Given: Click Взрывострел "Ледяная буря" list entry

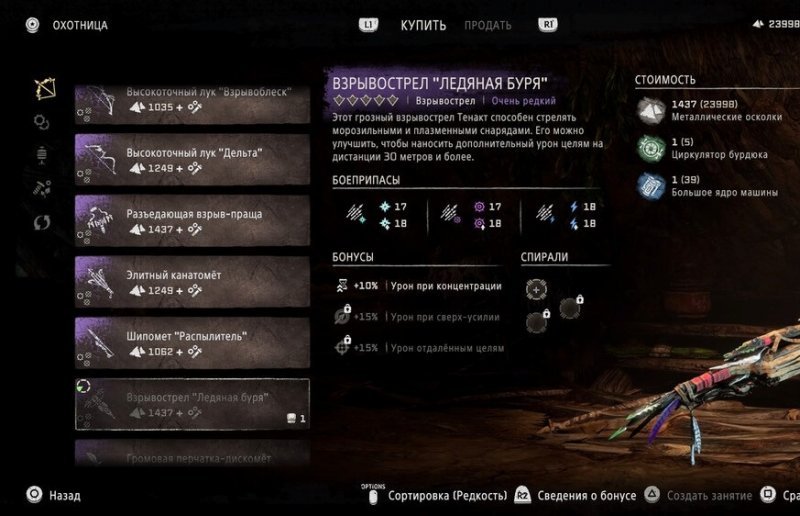Looking at the screenshot, I should click(x=192, y=404).
